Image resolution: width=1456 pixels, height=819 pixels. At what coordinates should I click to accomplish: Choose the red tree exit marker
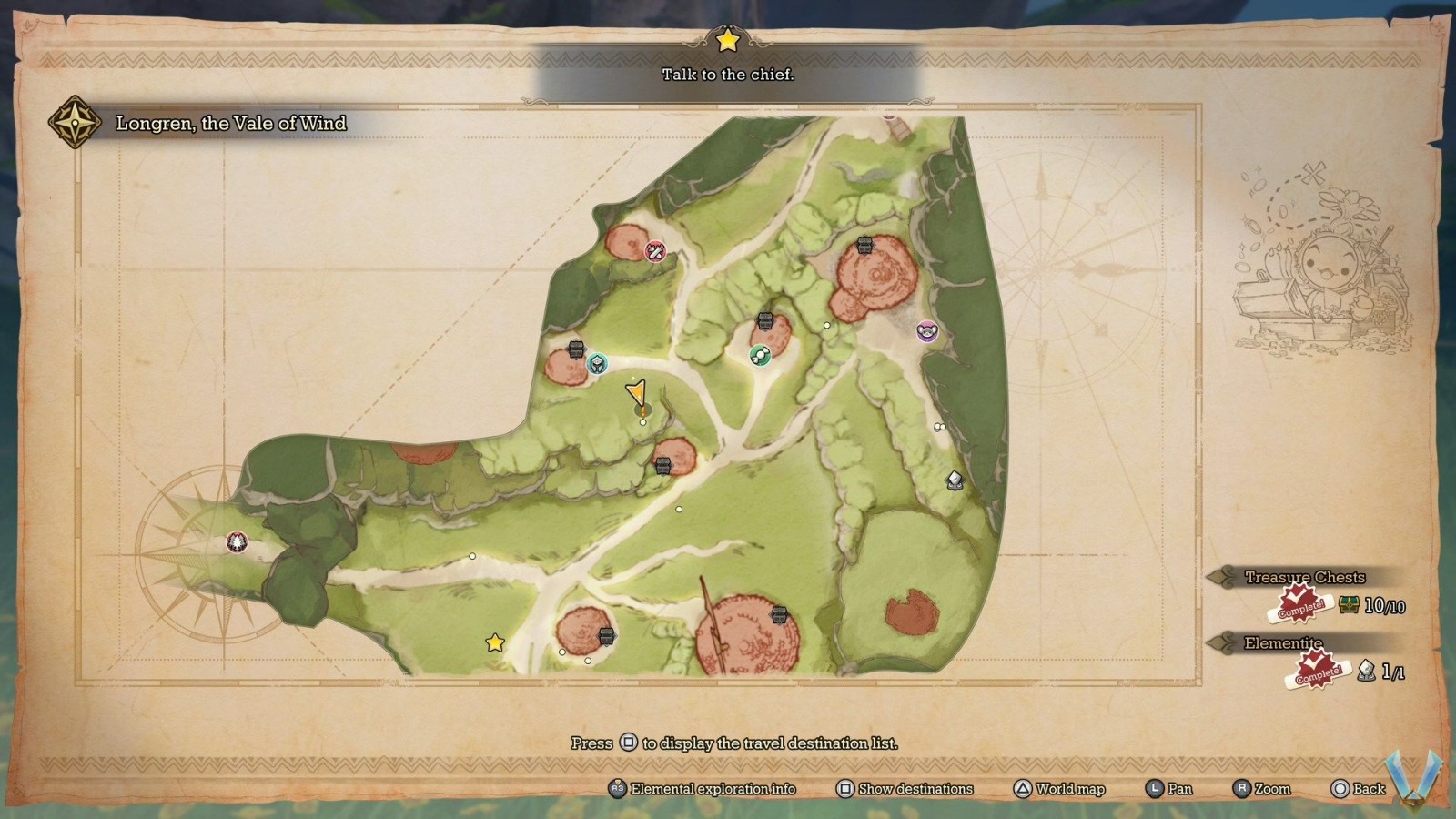coord(237,542)
